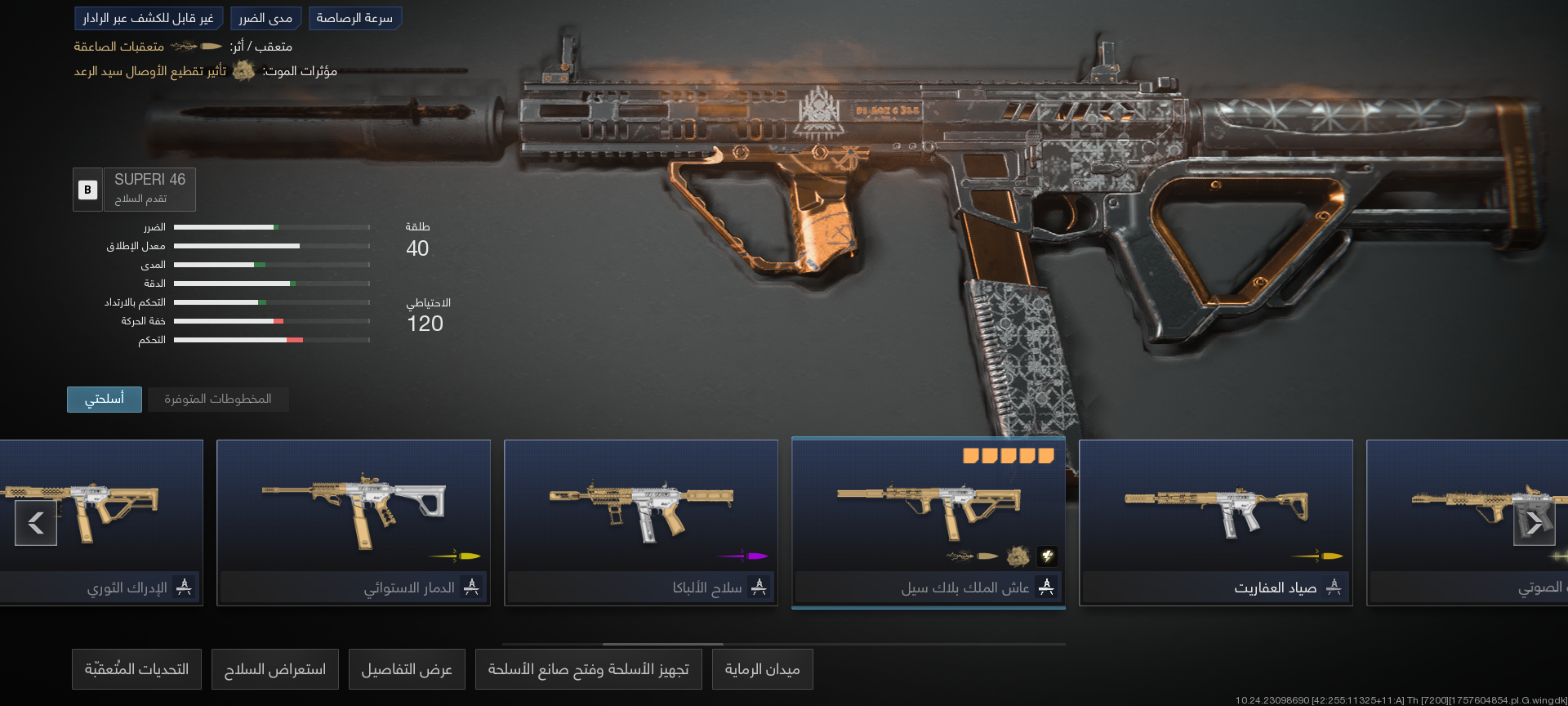Toggle the مدى الضرر attribute badge
Image resolution: width=1568 pixels, height=706 pixels.
(266, 18)
